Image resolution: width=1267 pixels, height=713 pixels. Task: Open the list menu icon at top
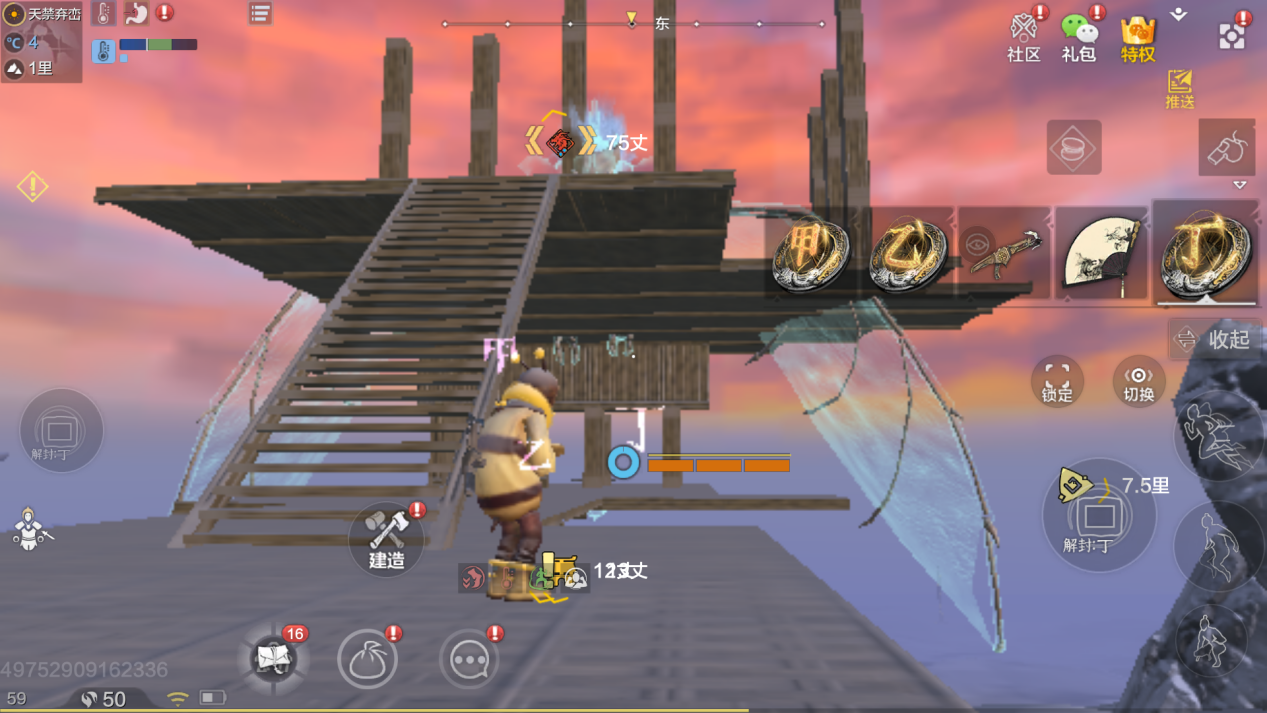click(260, 13)
